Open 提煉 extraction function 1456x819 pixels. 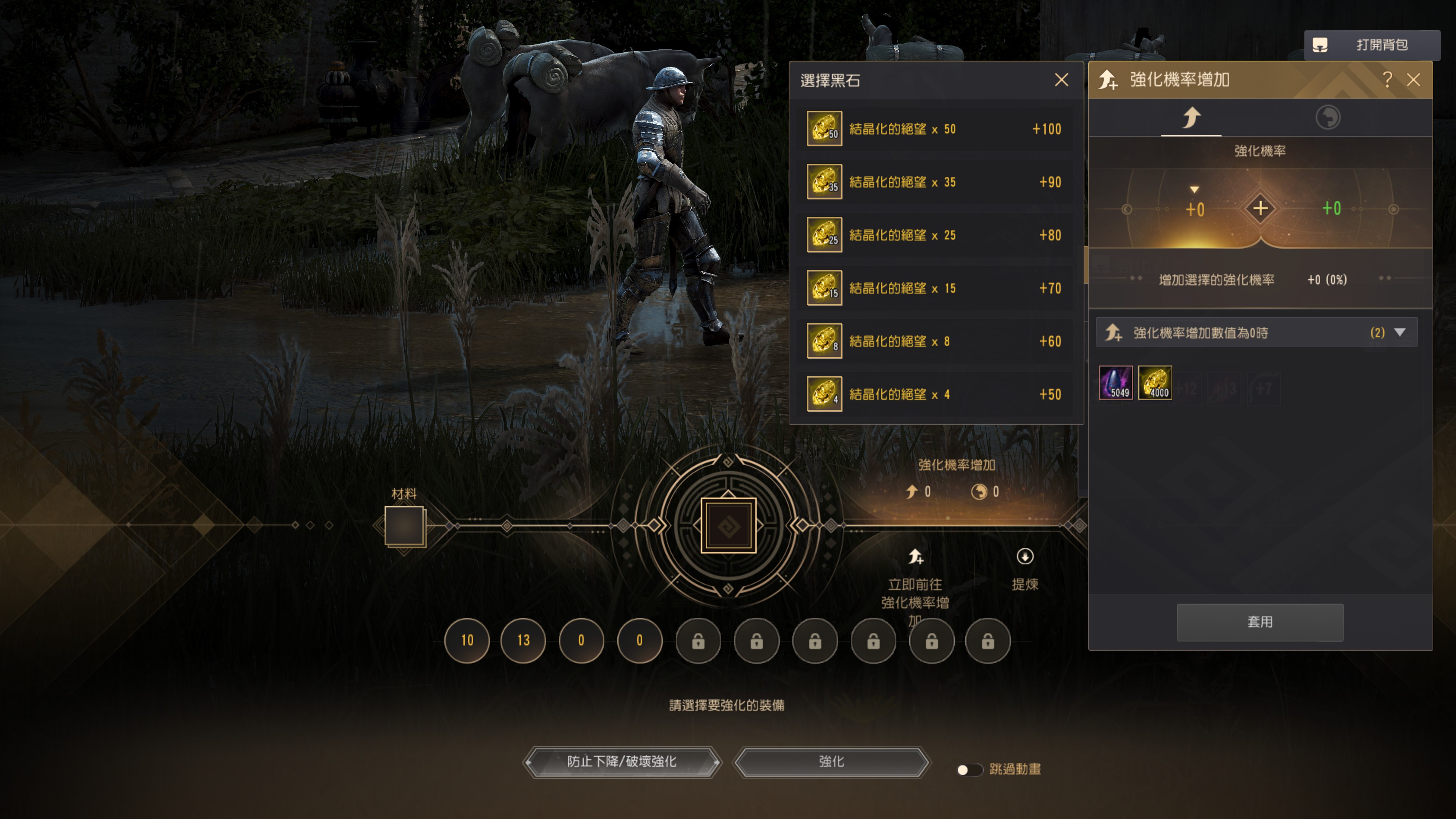[x=1024, y=569]
